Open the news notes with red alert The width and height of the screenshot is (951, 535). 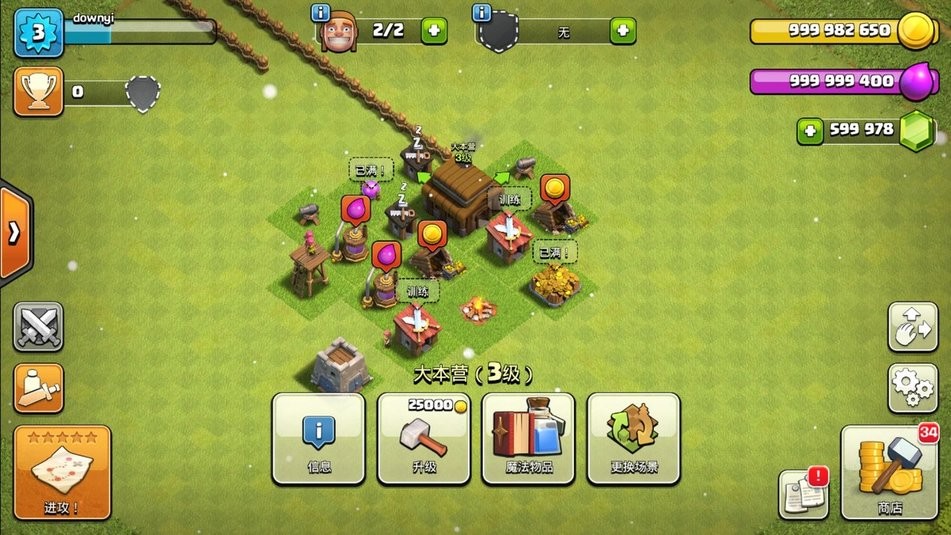pyautogui.click(x=802, y=492)
